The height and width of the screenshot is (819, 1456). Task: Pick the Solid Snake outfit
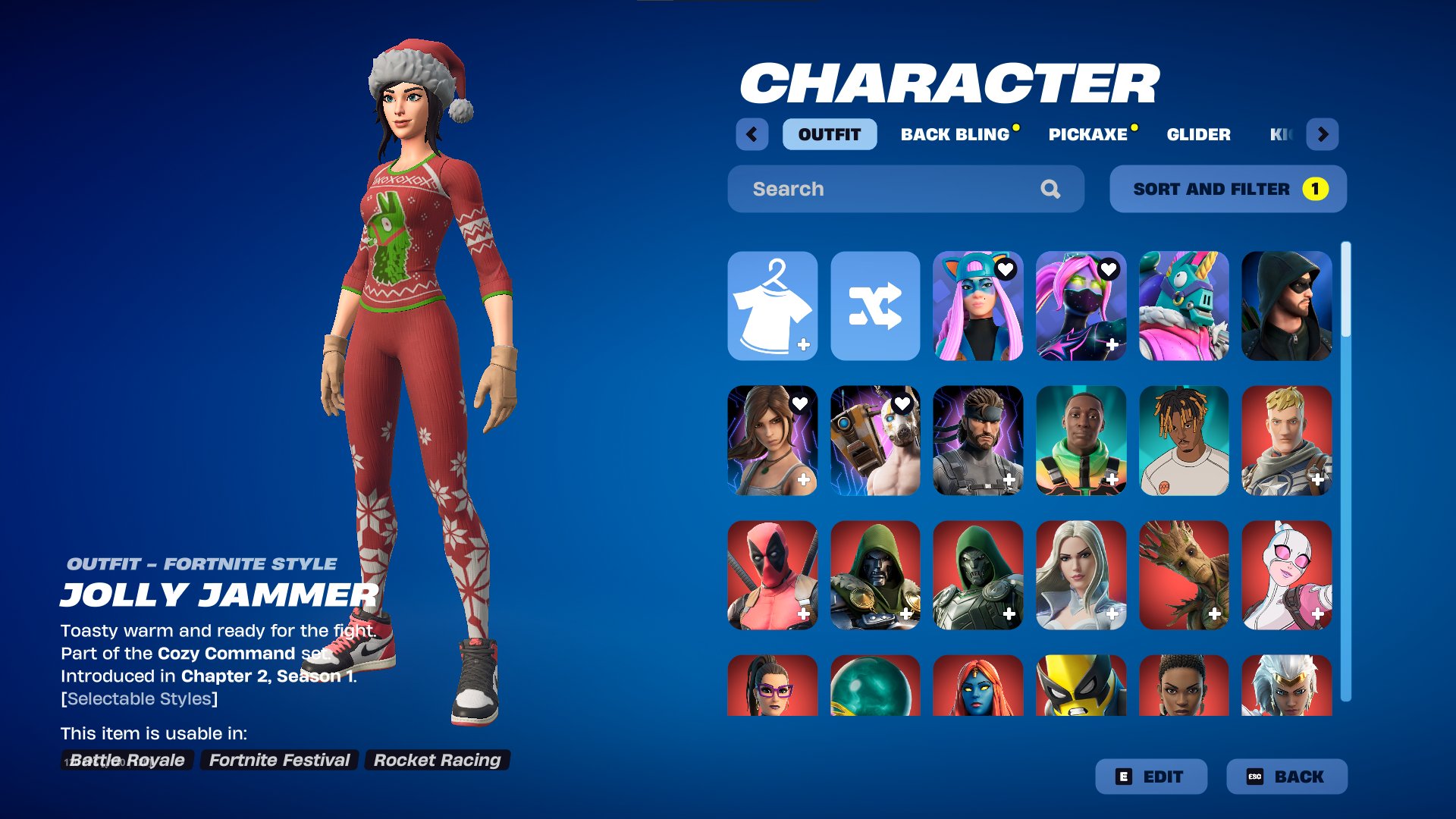click(x=978, y=440)
